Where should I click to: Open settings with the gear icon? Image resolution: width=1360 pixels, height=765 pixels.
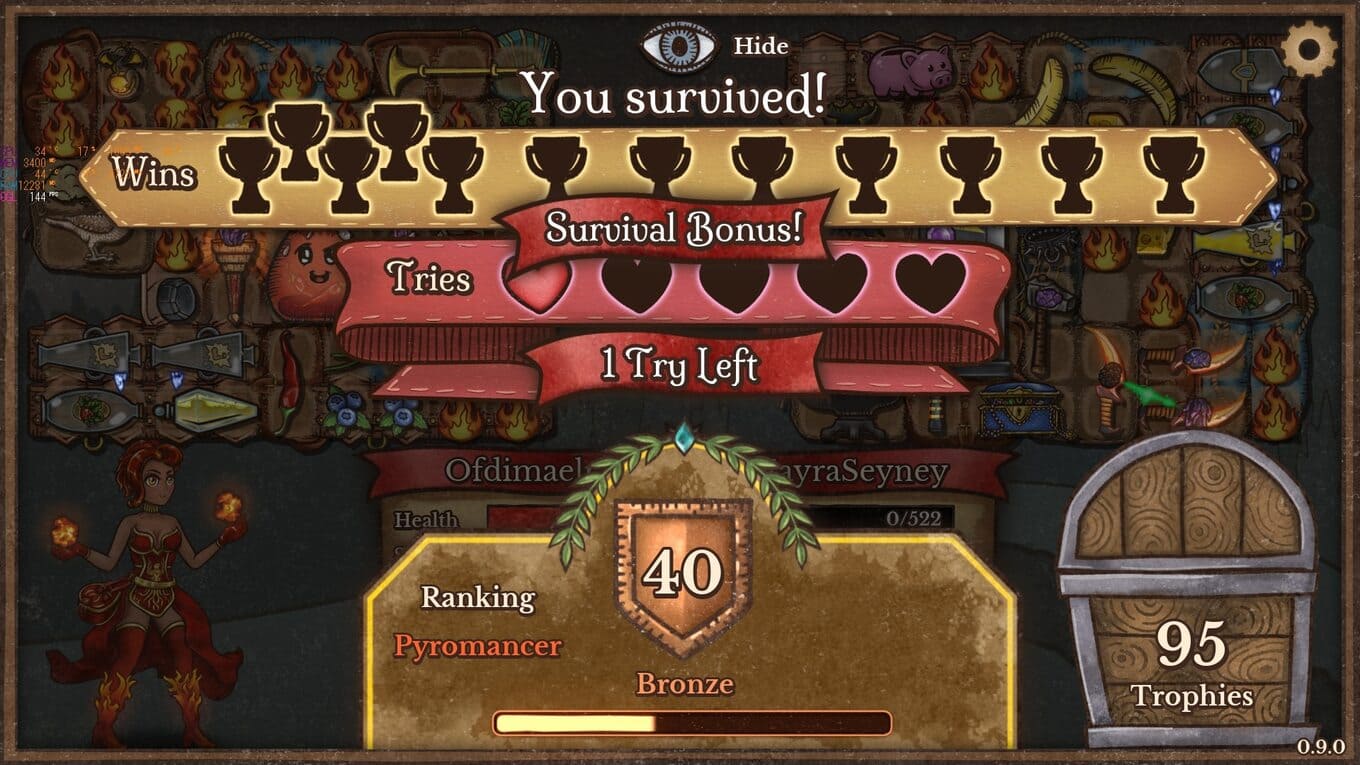[x=1308, y=46]
